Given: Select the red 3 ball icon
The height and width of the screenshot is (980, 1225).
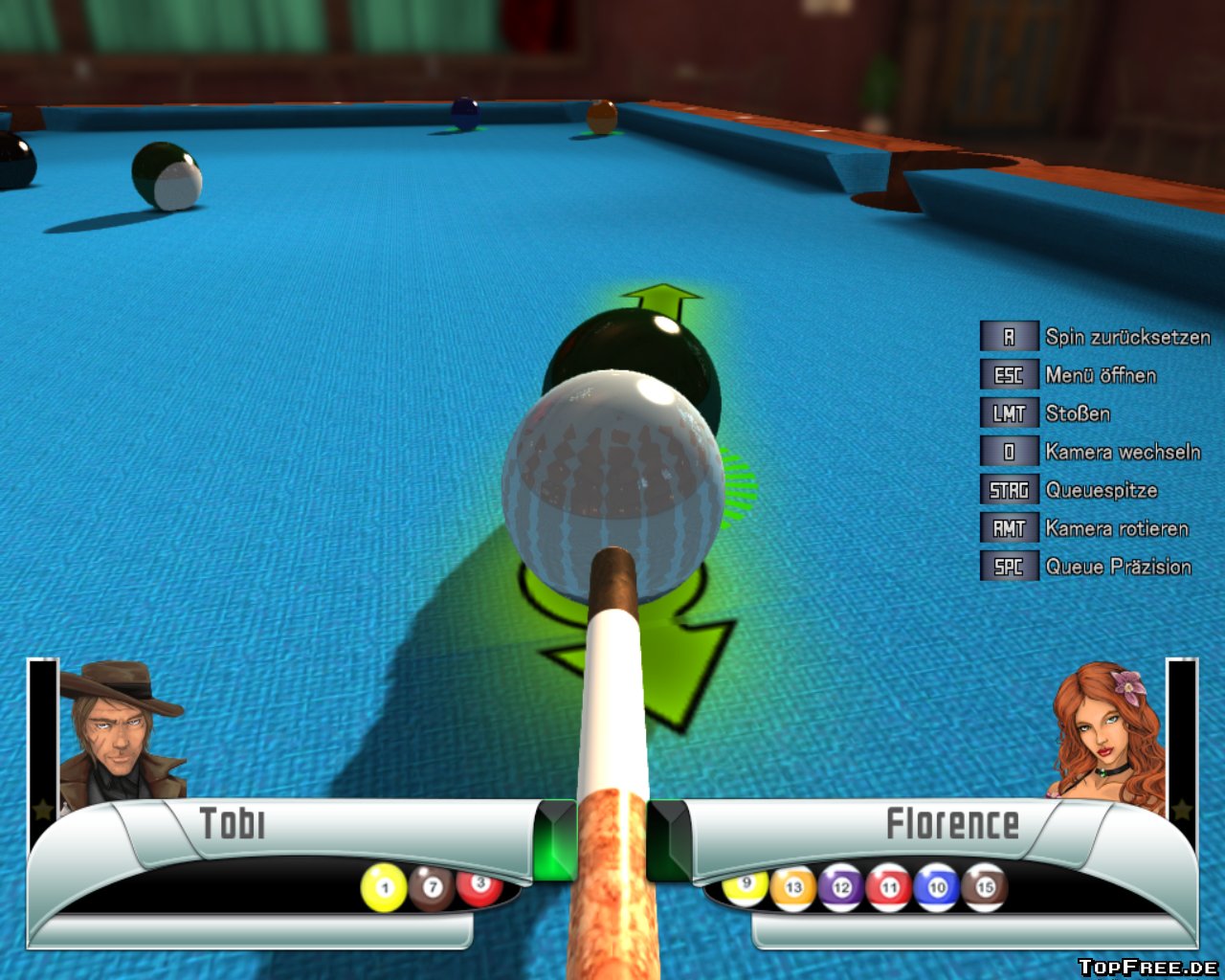Looking at the screenshot, I should 479,885.
